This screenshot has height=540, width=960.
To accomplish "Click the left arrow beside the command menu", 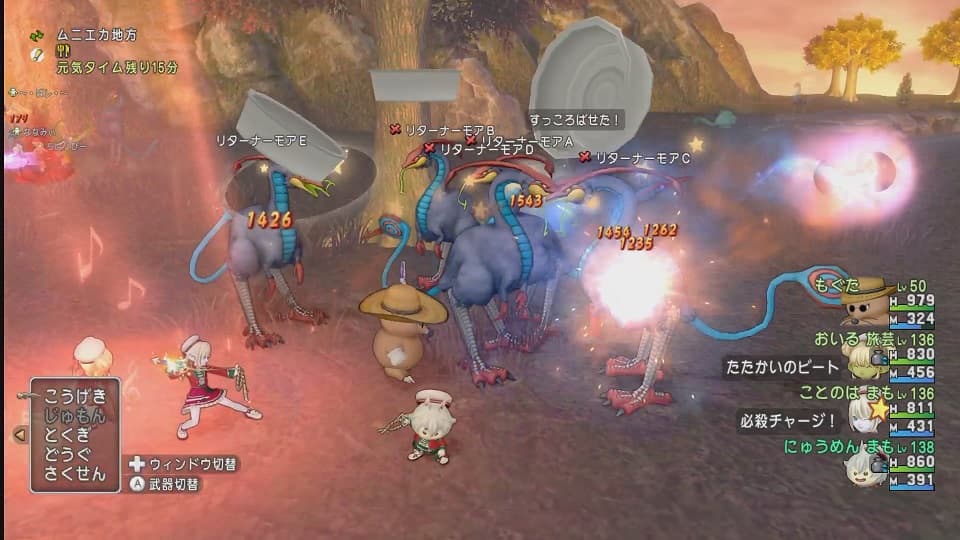I will [18, 435].
